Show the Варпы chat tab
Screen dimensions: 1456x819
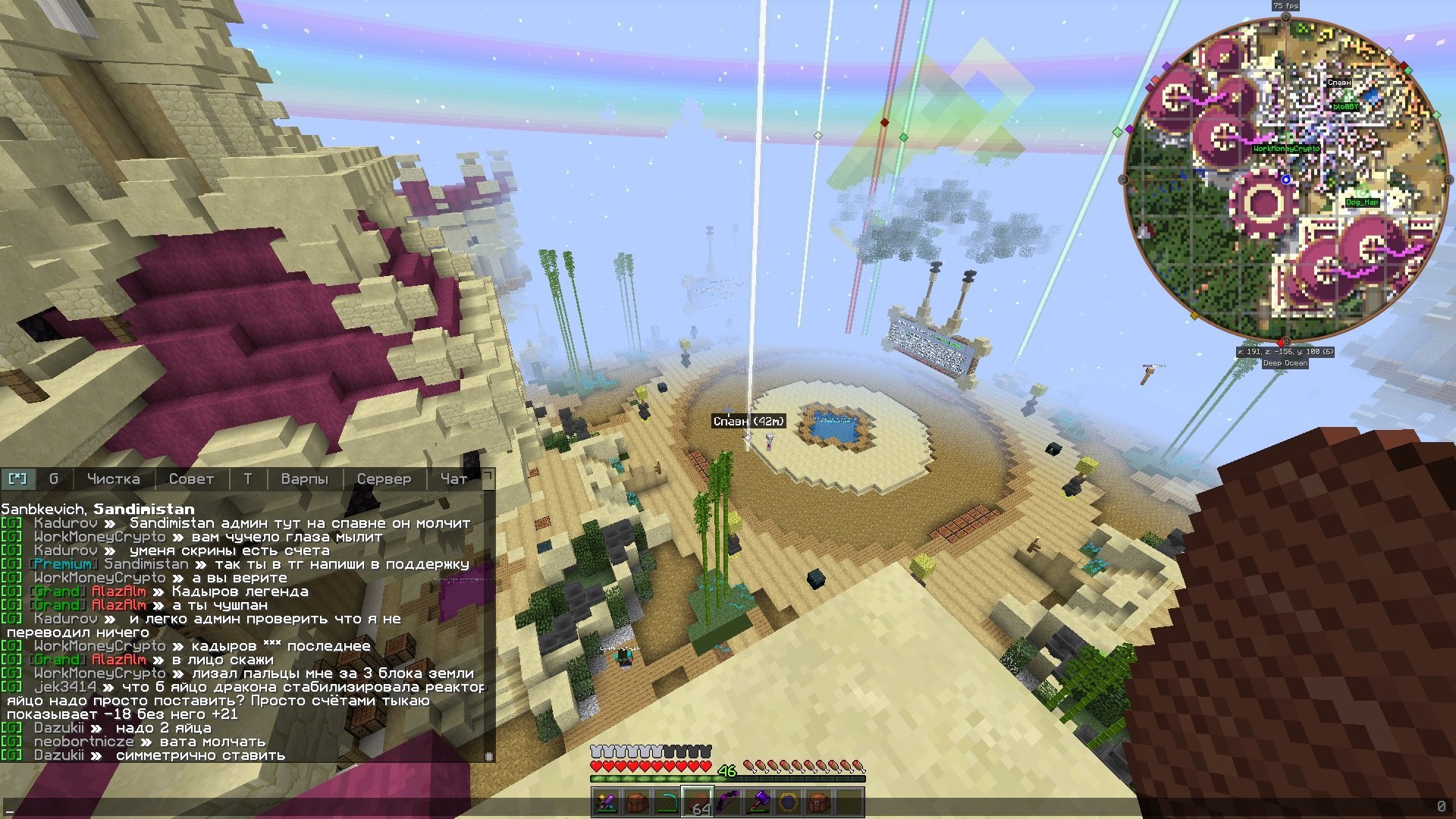[x=304, y=479]
